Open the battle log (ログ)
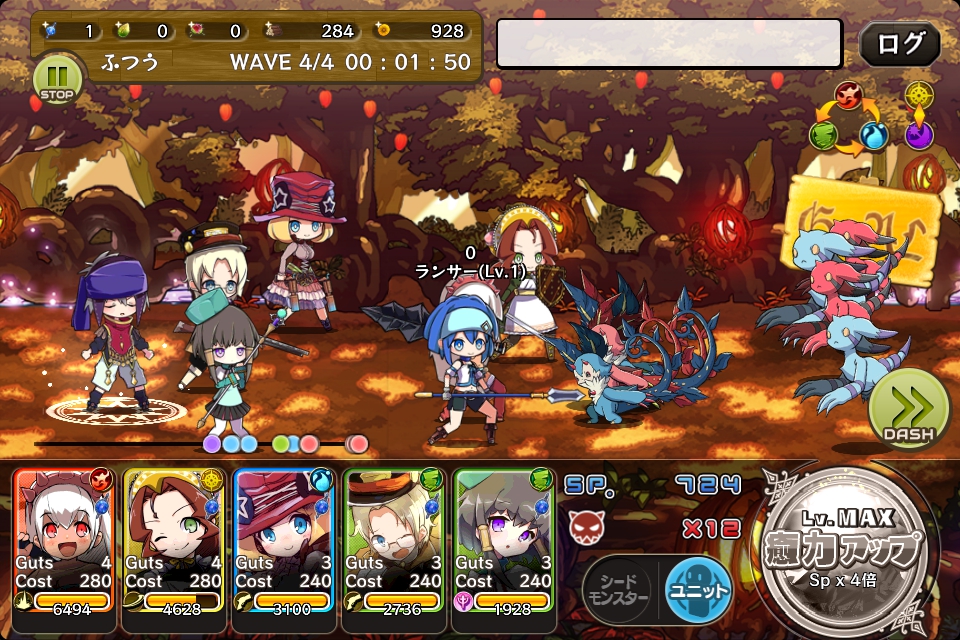Viewport: 960px width, 640px height. (899, 44)
